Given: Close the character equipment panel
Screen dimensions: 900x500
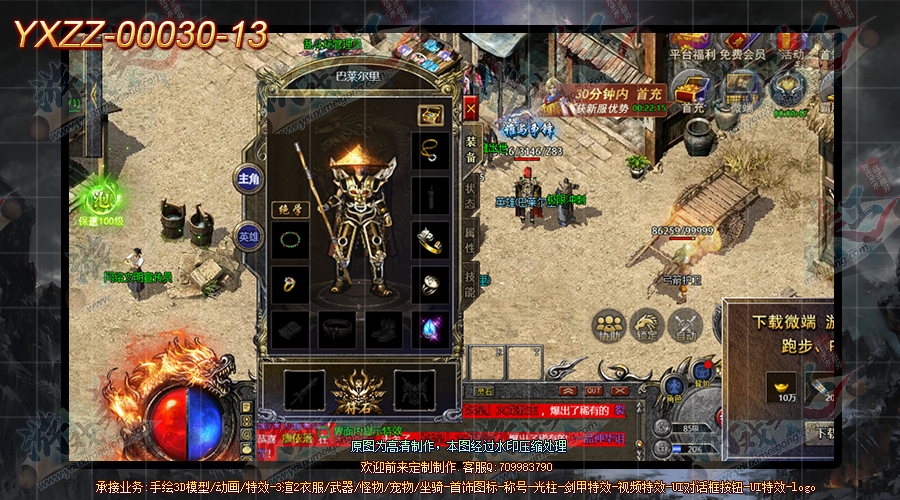Looking at the screenshot, I should (x=470, y=107).
